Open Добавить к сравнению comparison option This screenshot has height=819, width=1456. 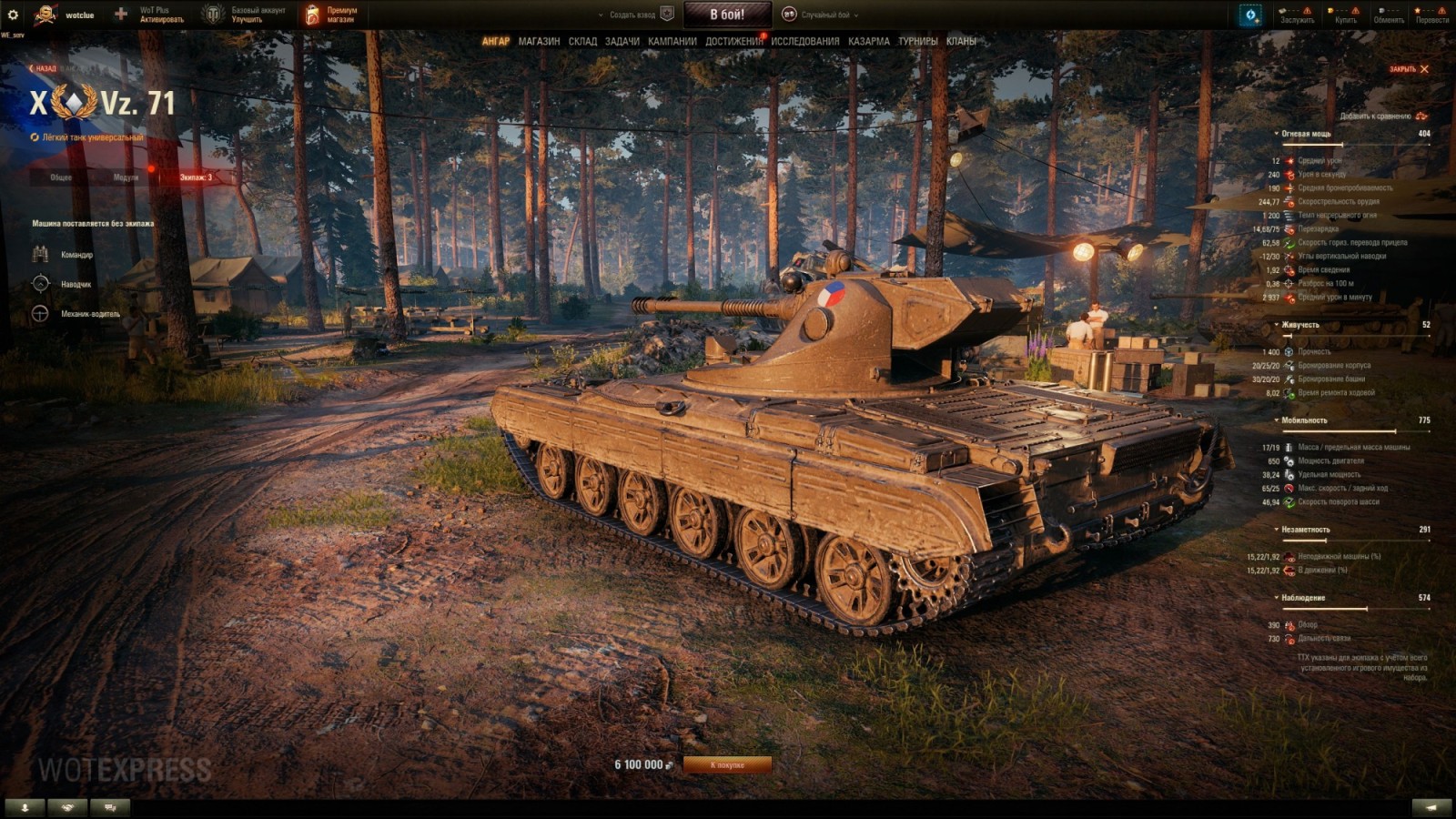[1374, 116]
